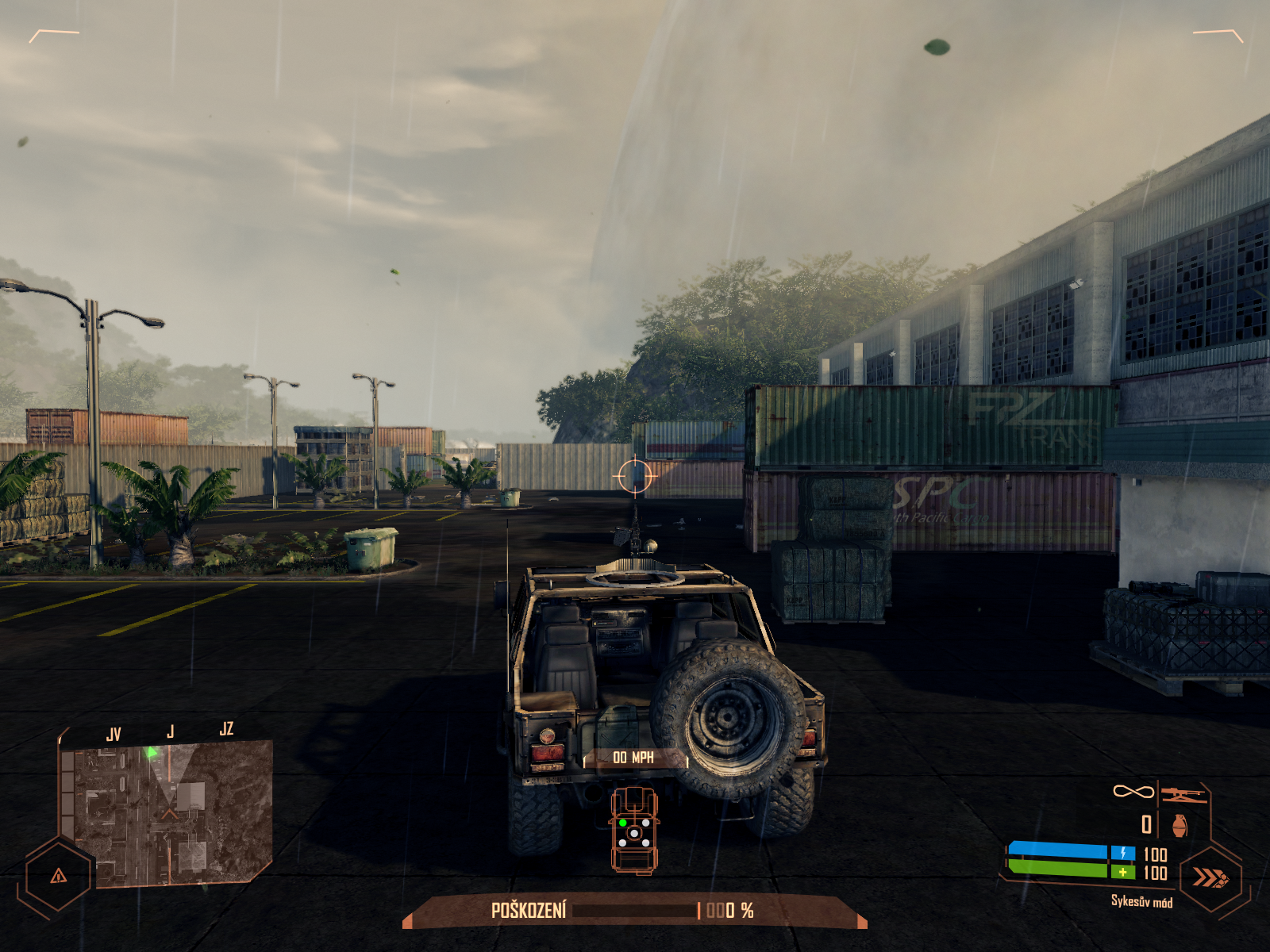Activate the nanosuit mode hexagon icon

pyautogui.click(x=1210, y=877)
